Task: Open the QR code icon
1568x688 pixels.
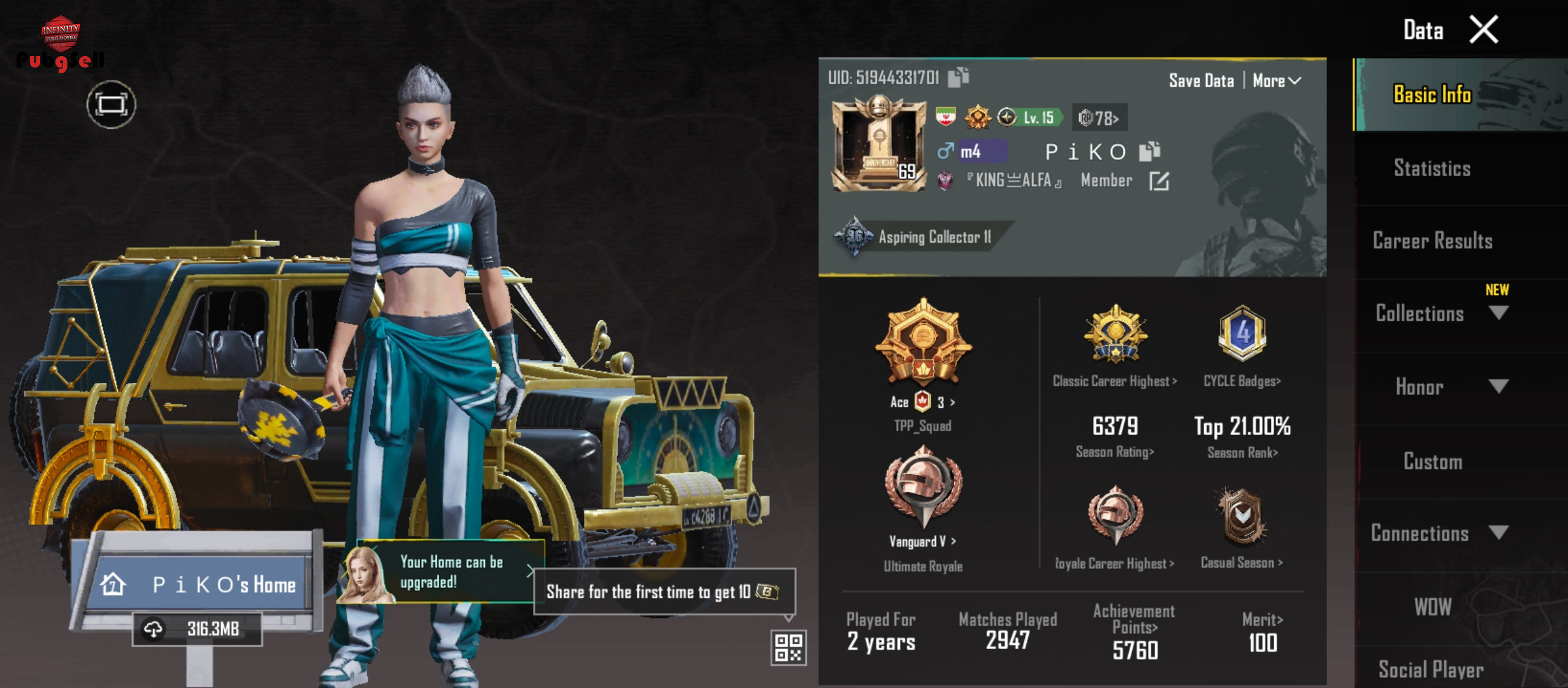Action: point(788,648)
